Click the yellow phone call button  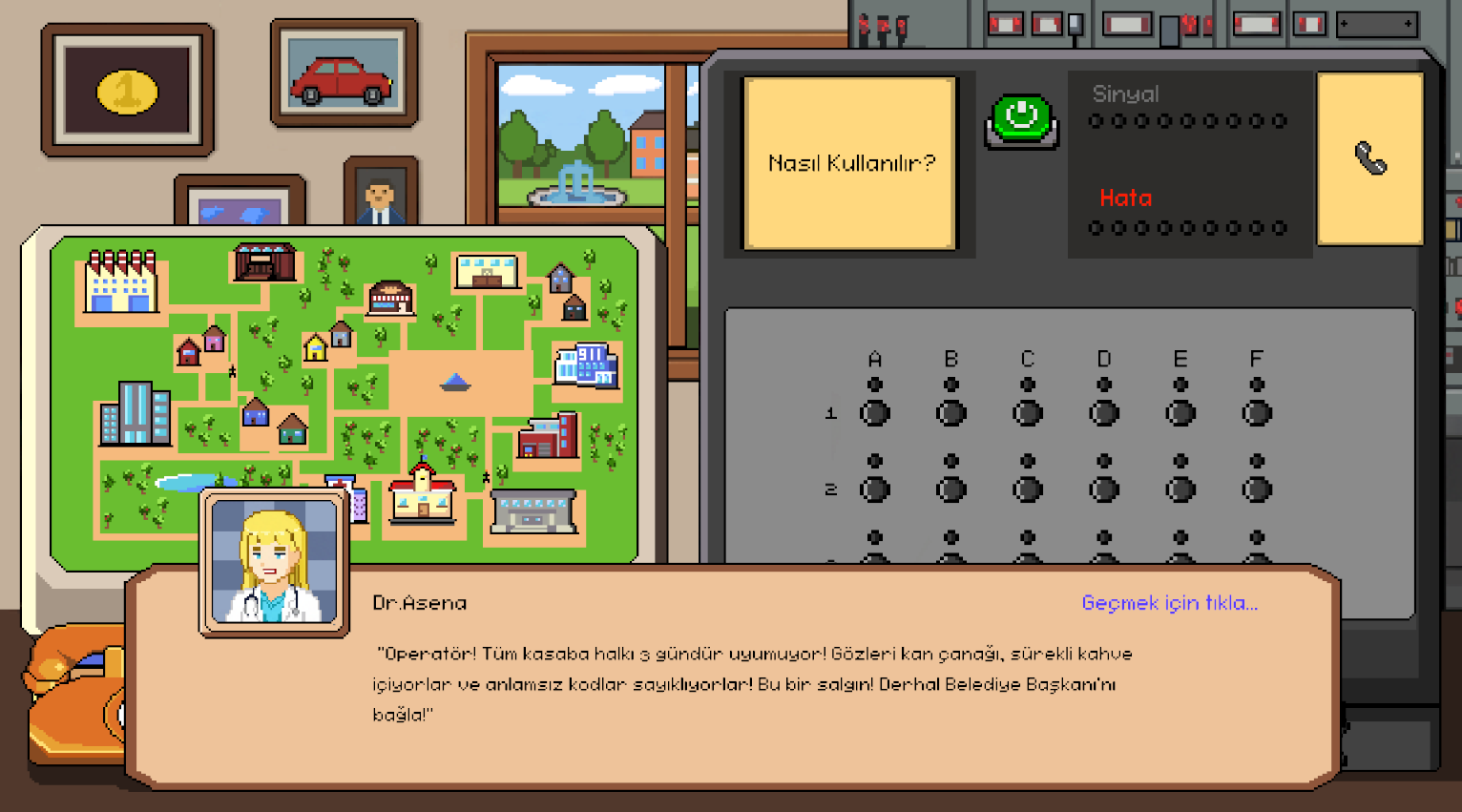(1369, 159)
